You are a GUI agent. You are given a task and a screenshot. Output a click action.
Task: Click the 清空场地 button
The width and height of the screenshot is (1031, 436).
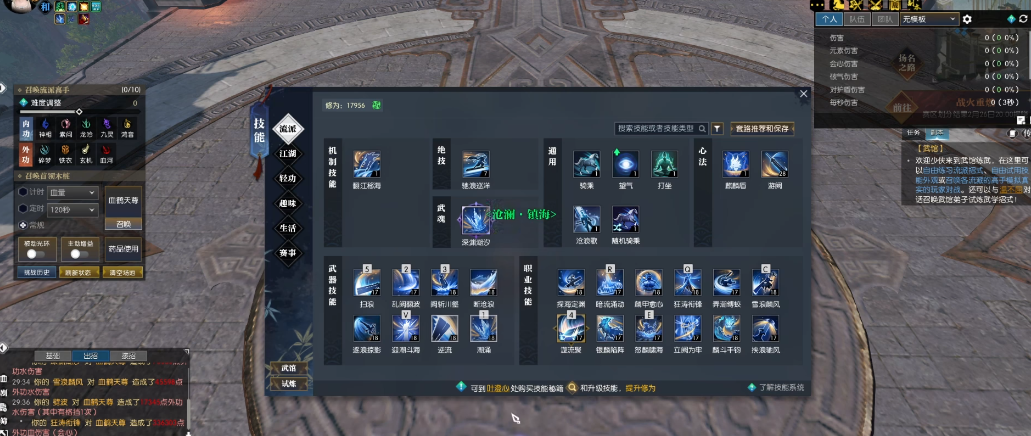click(123, 272)
